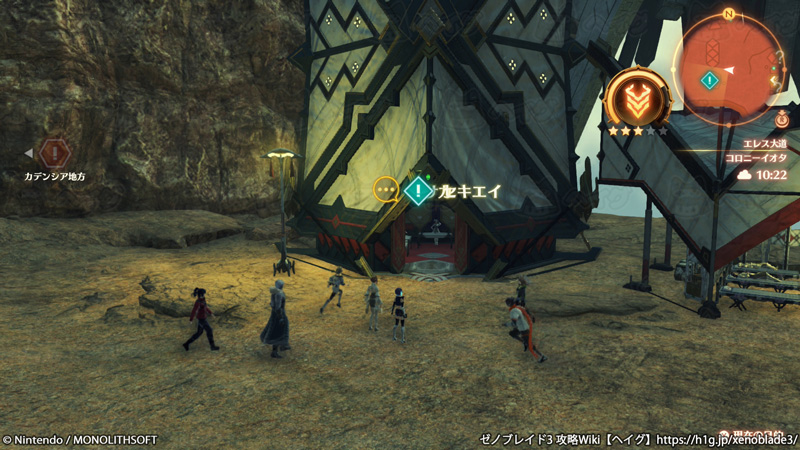Screen dimensions: 800x450
Task: Click the teal quest diamond beside キエイ
Action: [x=417, y=190]
